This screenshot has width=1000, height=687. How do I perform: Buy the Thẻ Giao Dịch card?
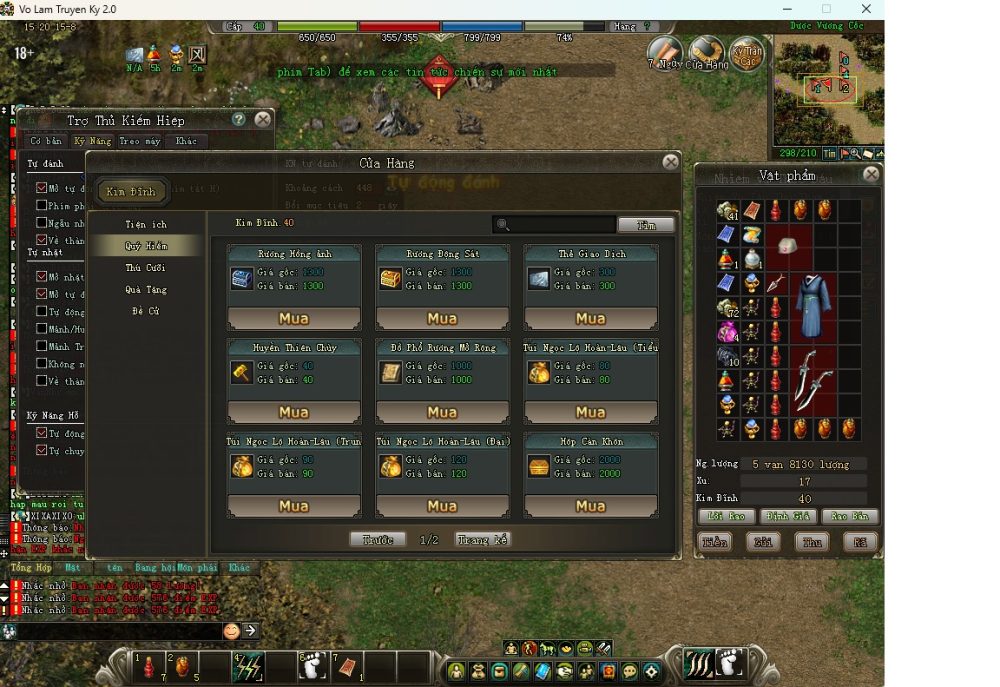click(590, 319)
